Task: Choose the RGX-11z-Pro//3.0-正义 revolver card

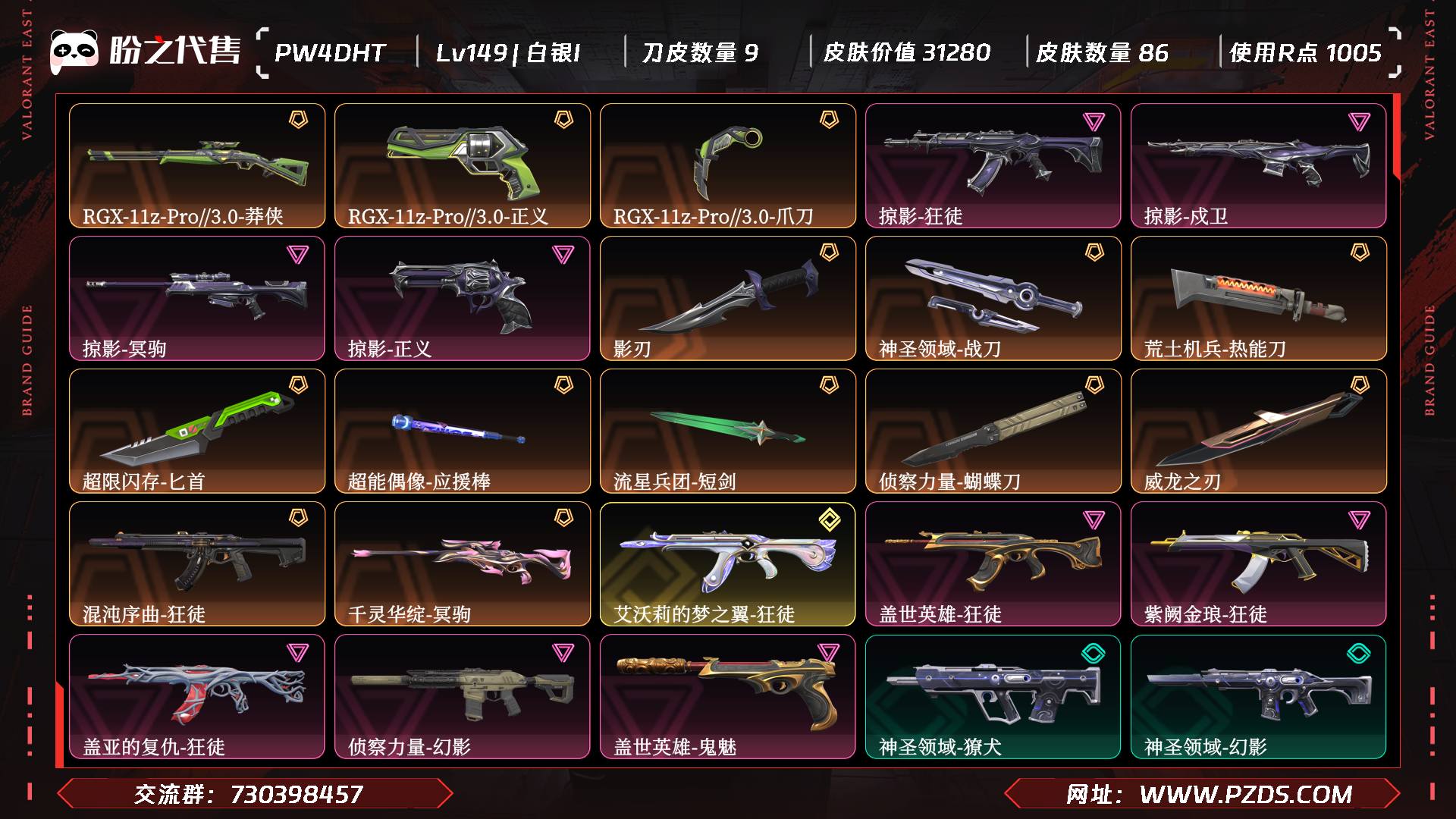Action: pyautogui.click(x=463, y=165)
